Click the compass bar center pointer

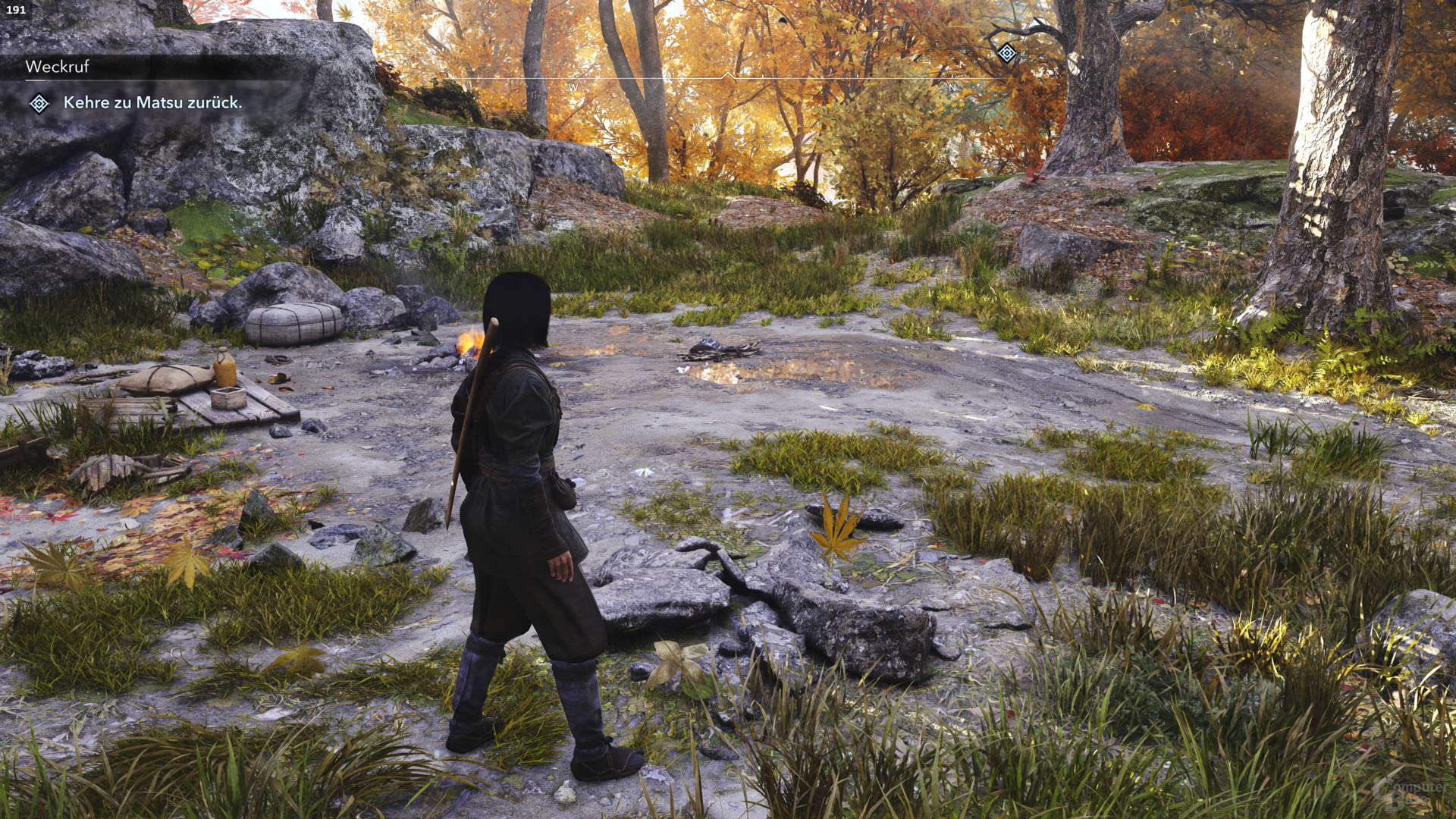click(728, 77)
